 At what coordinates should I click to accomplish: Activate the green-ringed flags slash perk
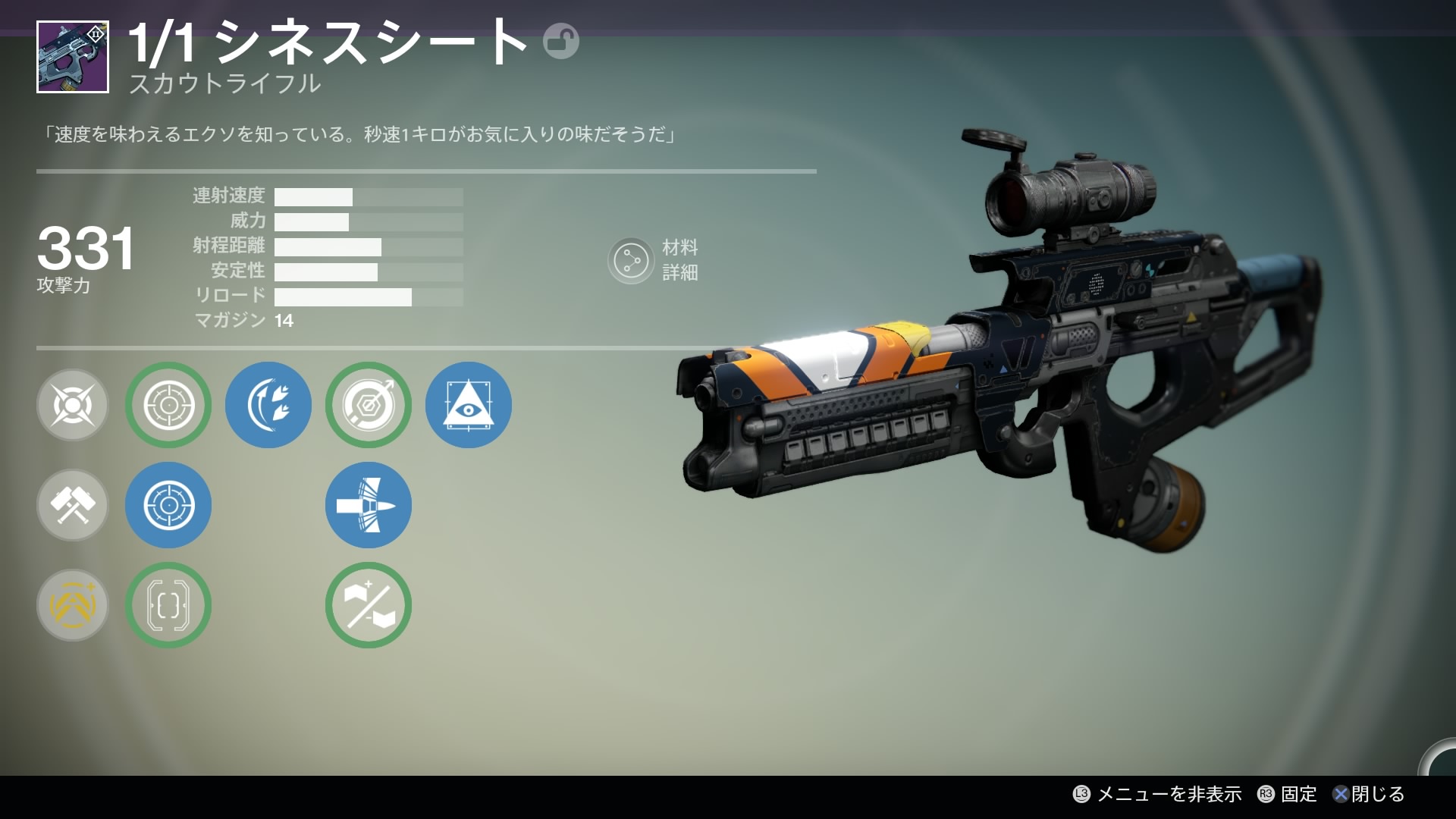[369, 605]
